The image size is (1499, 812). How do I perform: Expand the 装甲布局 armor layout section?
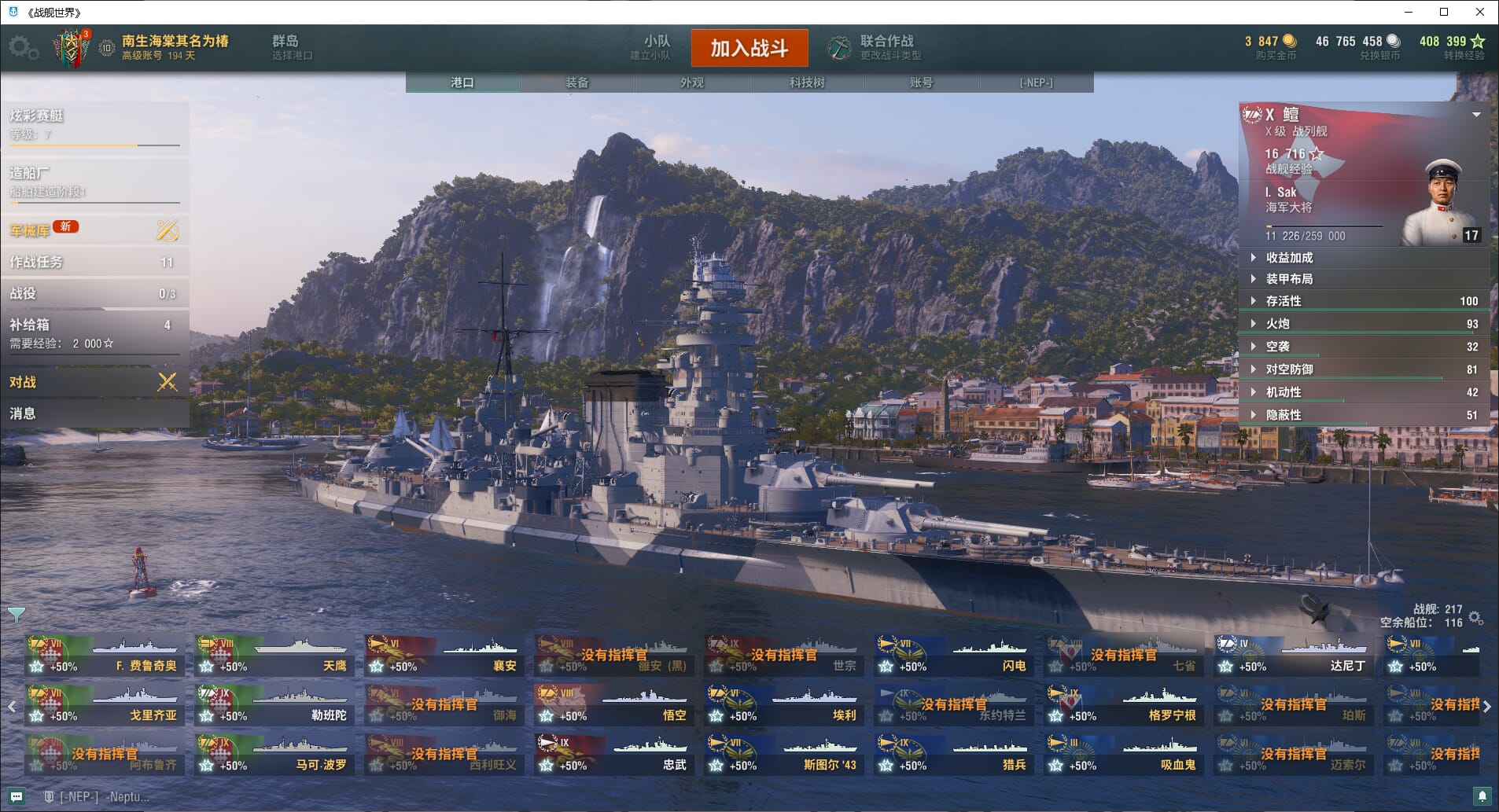(1289, 279)
